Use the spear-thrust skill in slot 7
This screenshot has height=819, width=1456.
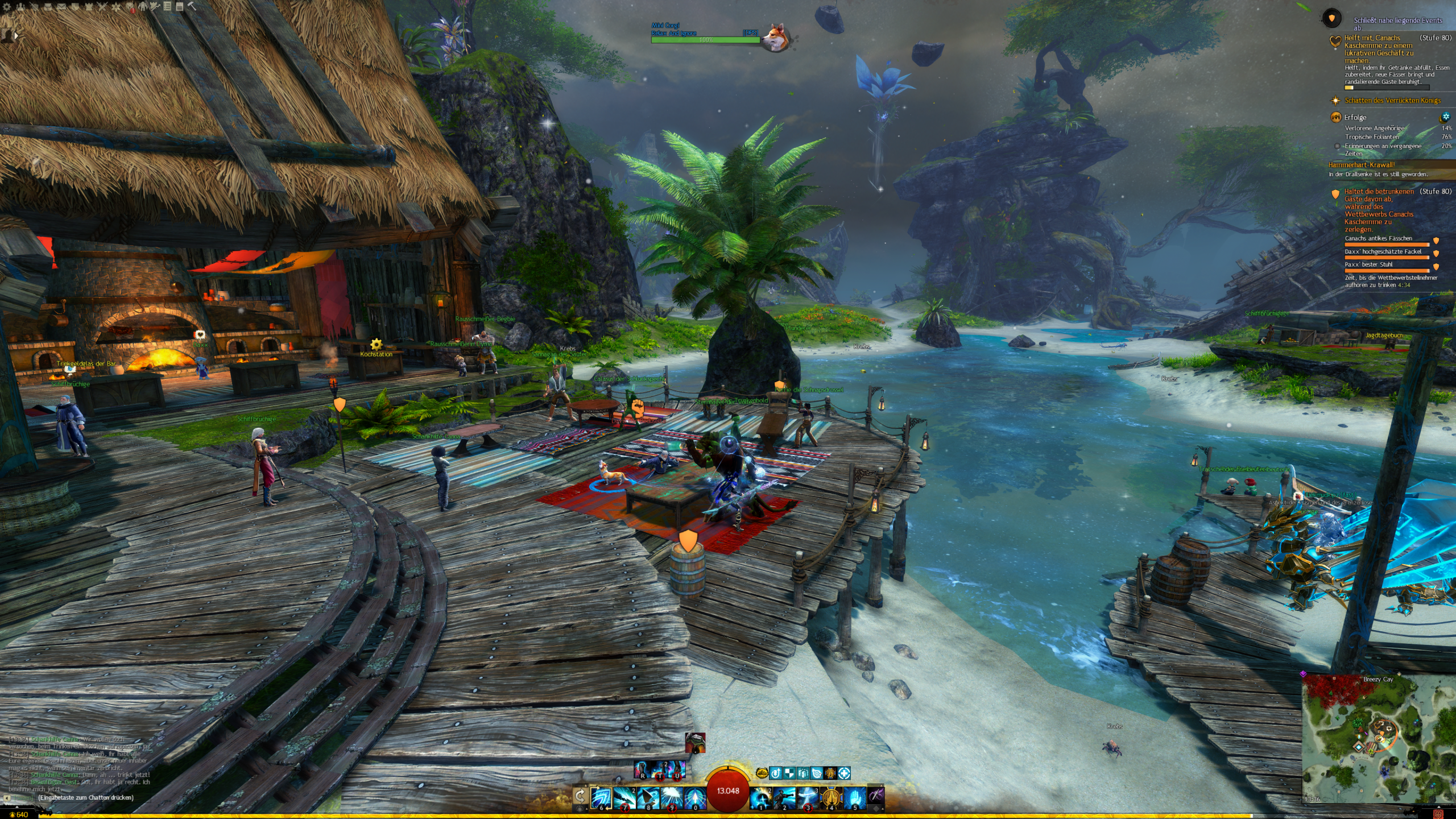coord(624,797)
